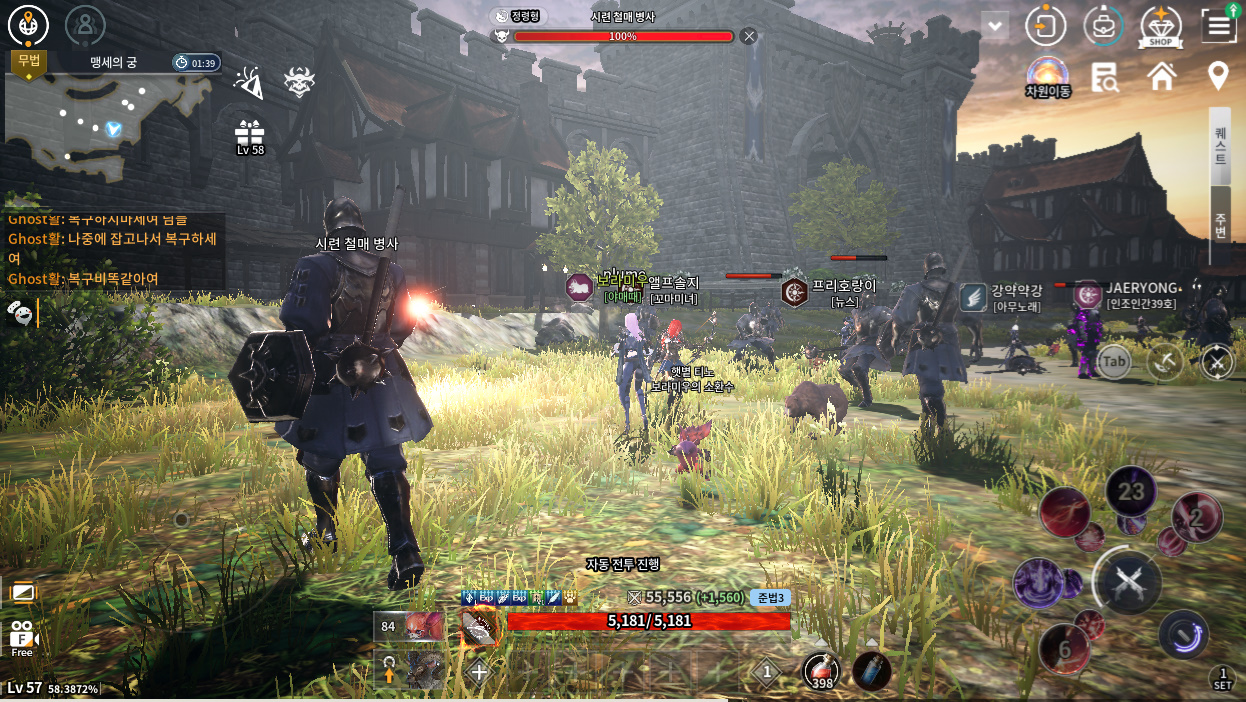The height and width of the screenshot is (702, 1246).
Task: Select the 준법3 mode label button
Action: (771, 597)
